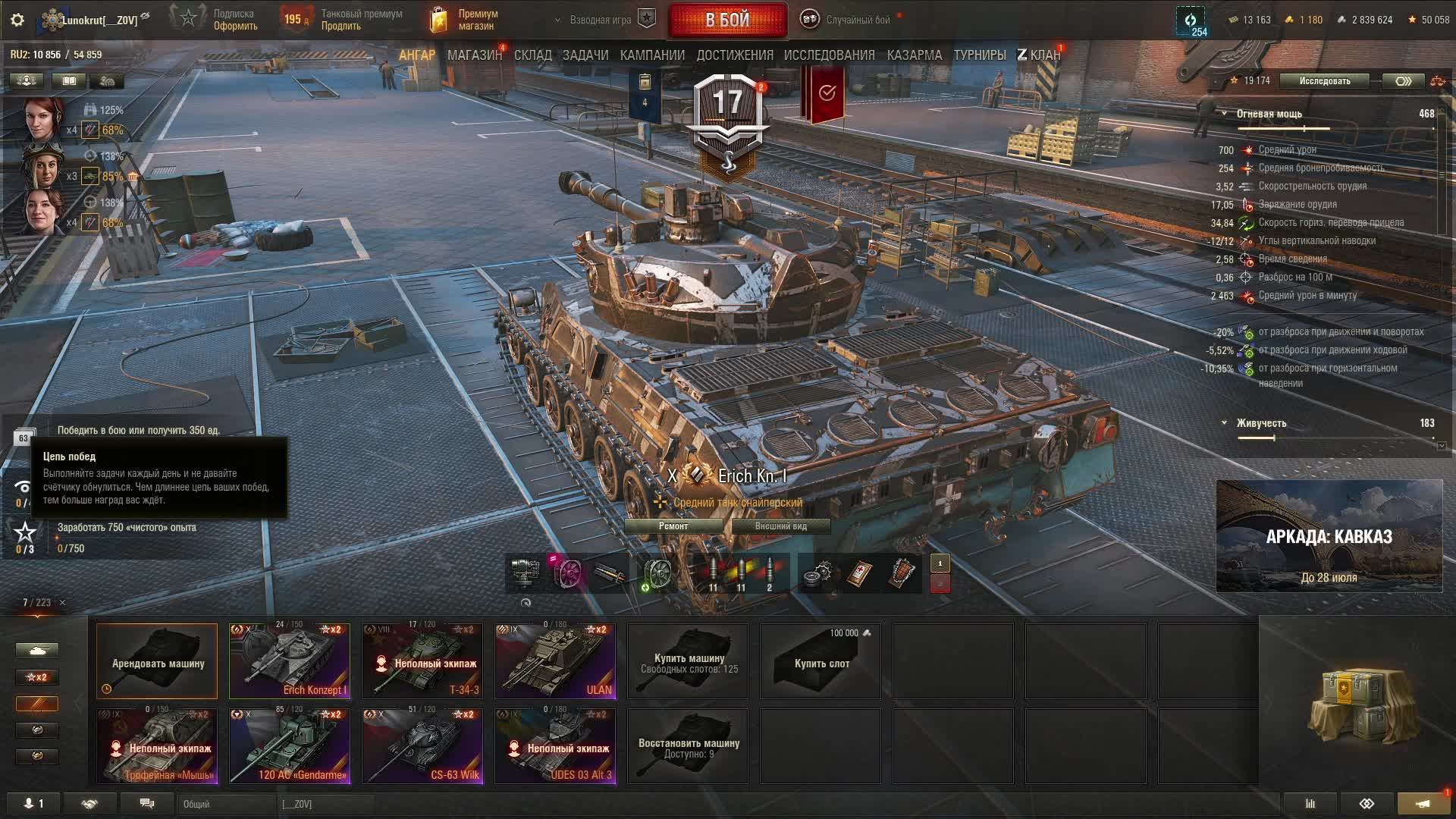This screenshot has width=1456, height=819.
Task: Buy a new slot for 100 000
Action: pyautogui.click(x=821, y=661)
